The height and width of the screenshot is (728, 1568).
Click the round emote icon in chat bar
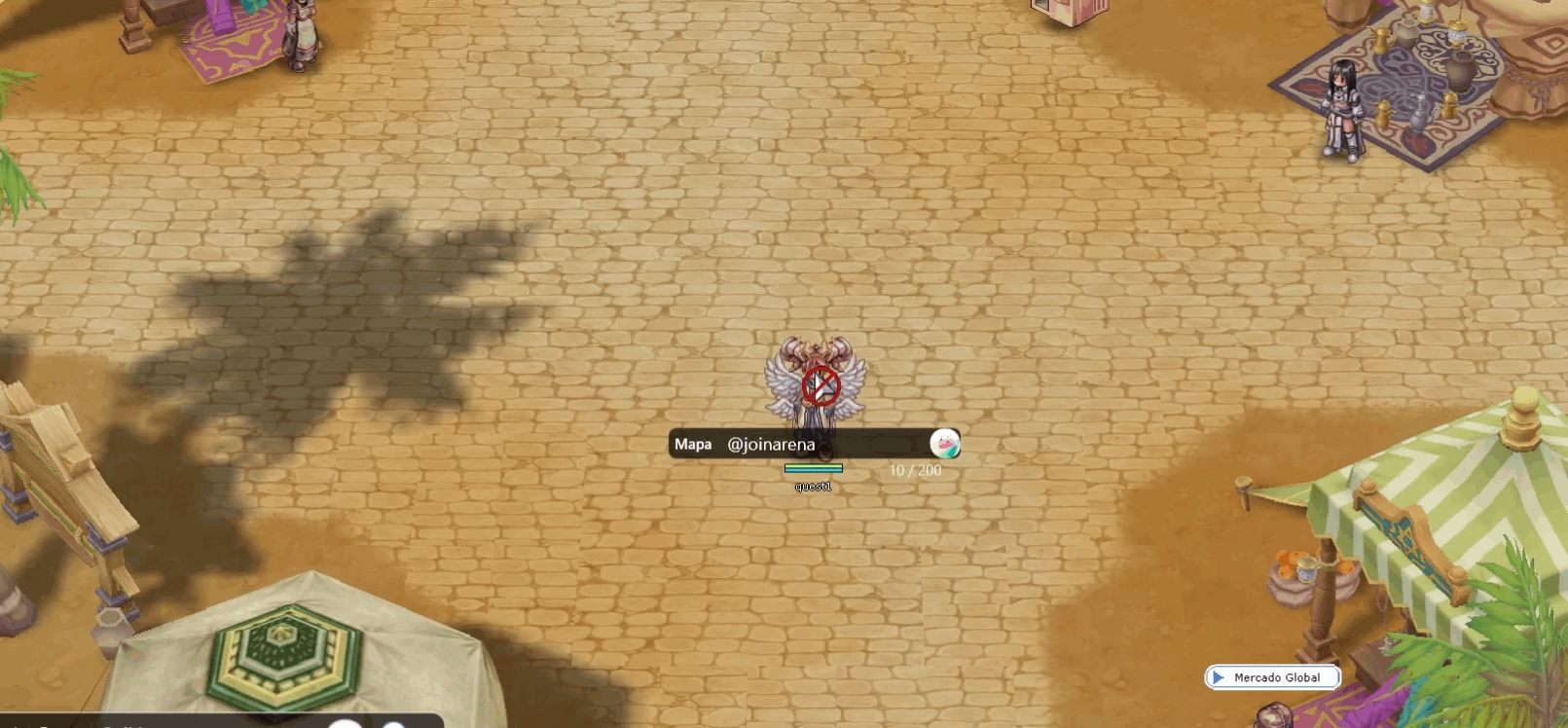point(944,444)
